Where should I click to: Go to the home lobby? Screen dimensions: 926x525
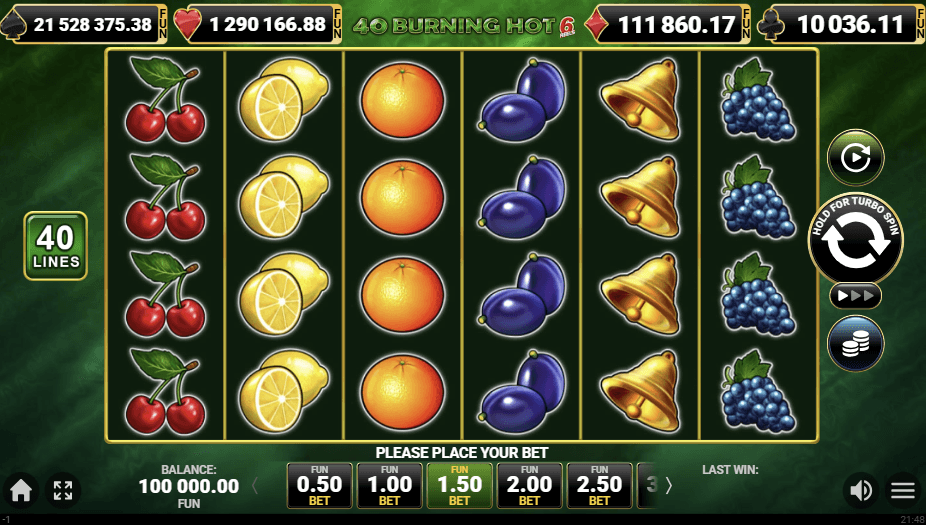pyautogui.click(x=20, y=490)
